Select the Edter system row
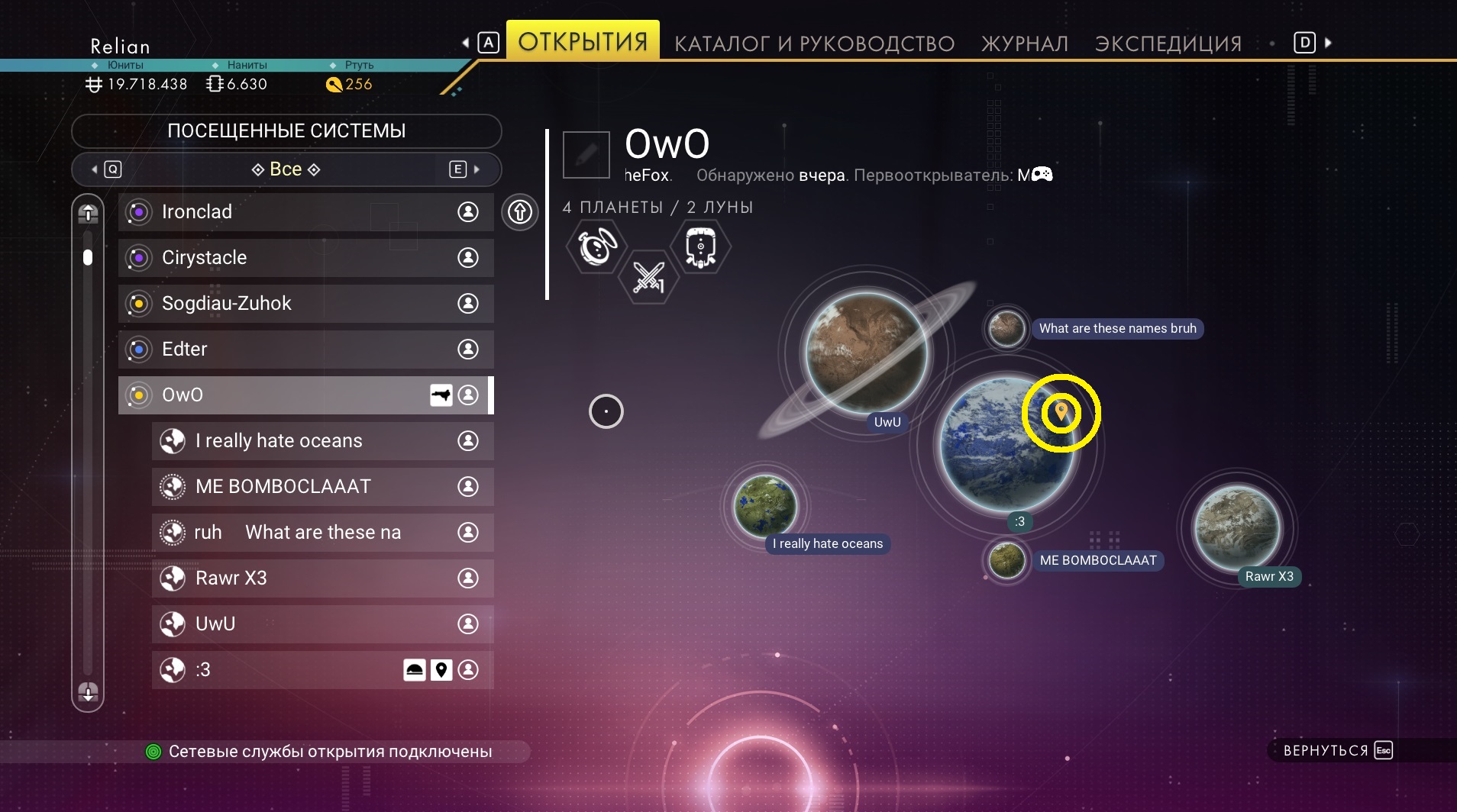1457x812 pixels. 305,350
